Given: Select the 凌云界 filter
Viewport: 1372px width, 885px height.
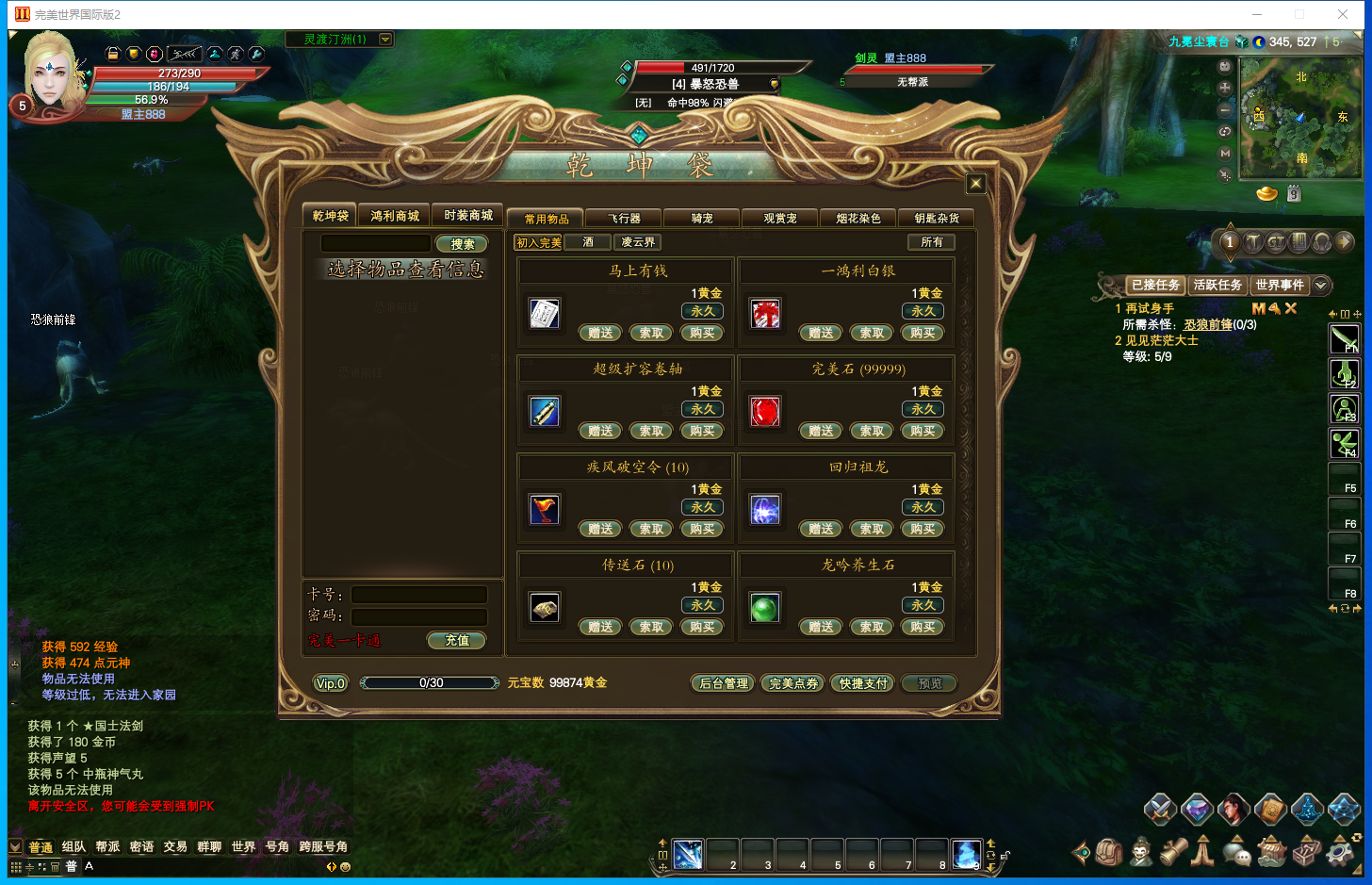Looking at the screenshot, I should (638, 242).
